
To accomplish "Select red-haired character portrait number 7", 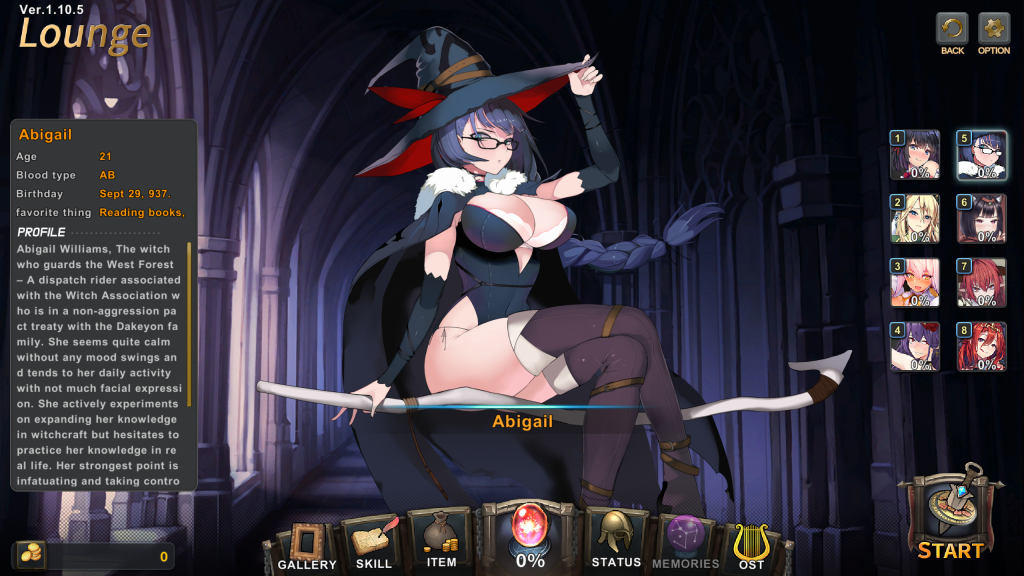I will click(x=981, y=283).
